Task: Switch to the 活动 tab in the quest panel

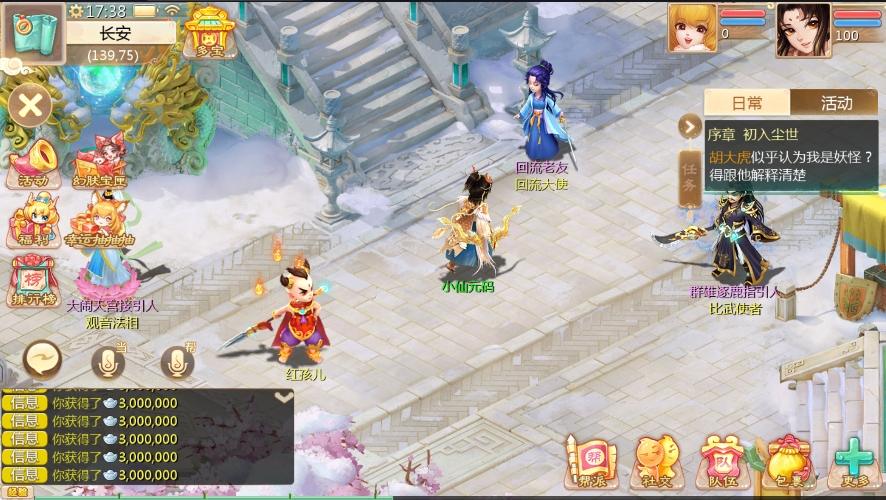Action: (x=836, y=103)
